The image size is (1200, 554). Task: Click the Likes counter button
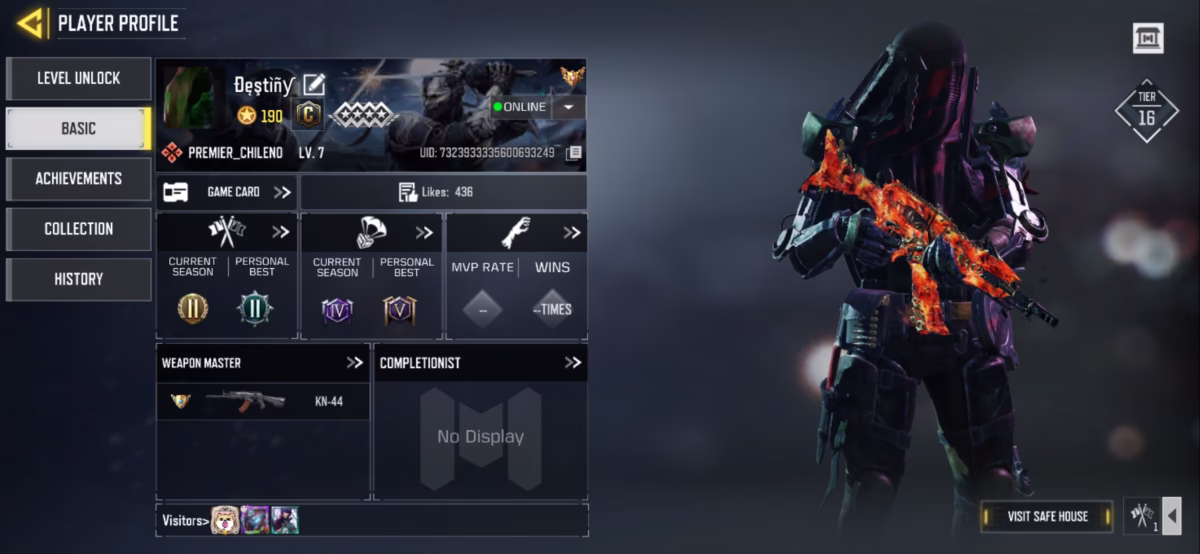point(443,192)
